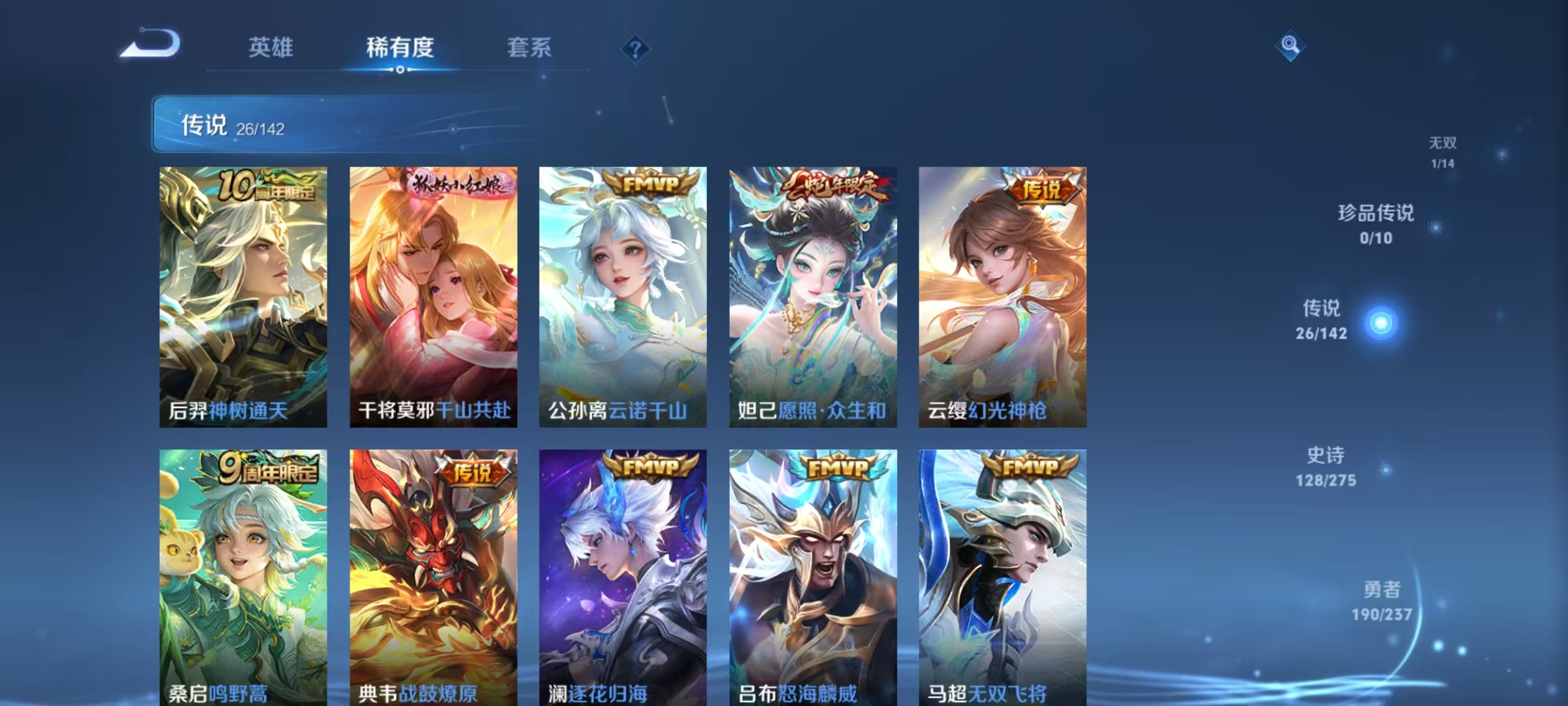Open the help question mark icon
1568x706 pixels.
pyautogui.click(x=636, y=48)
